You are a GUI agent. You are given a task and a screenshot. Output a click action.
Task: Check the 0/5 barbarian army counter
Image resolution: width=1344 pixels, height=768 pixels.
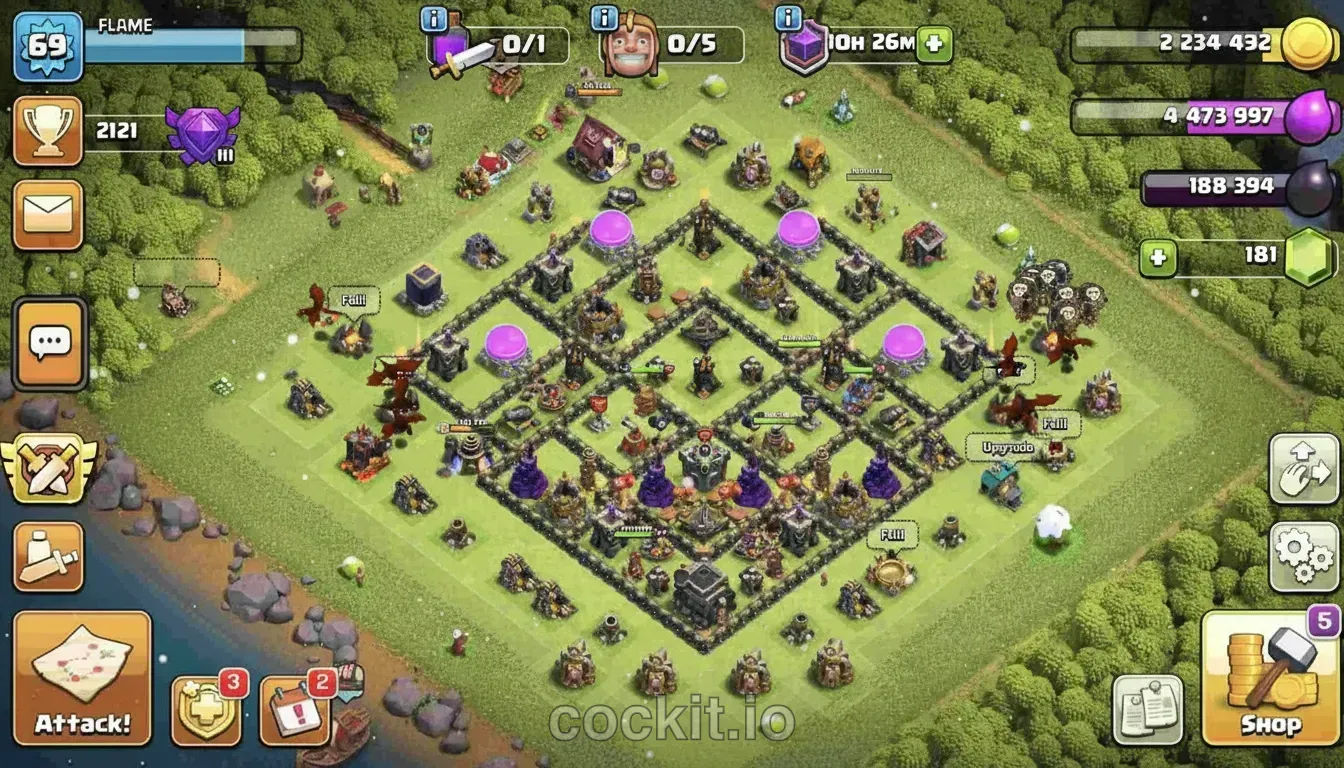click(692, 44)
